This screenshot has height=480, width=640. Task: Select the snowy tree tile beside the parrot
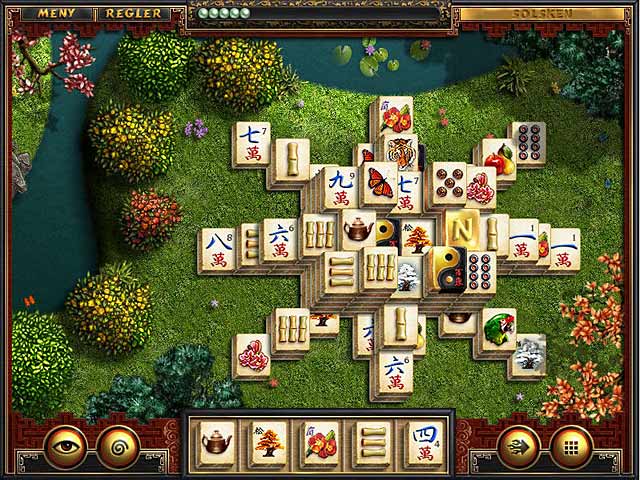[x=530, y=353]
